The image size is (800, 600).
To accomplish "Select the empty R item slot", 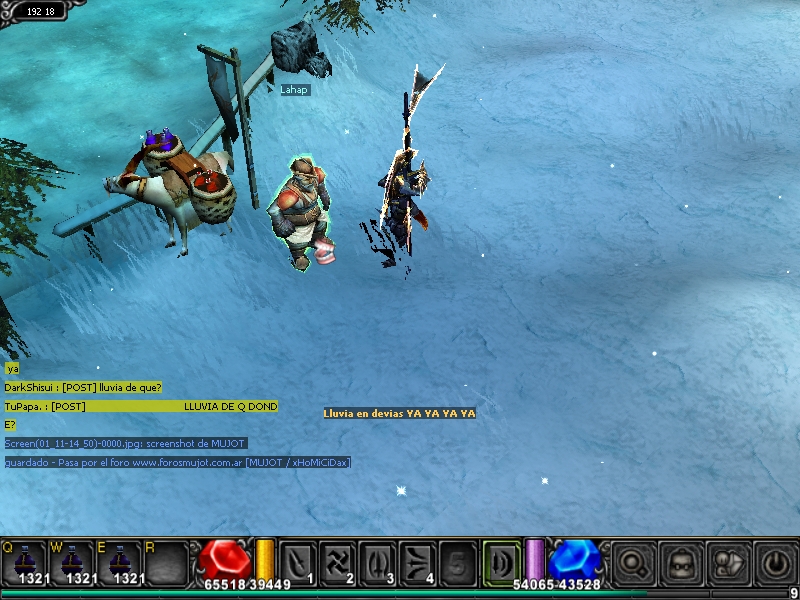I will click(167, 563).
